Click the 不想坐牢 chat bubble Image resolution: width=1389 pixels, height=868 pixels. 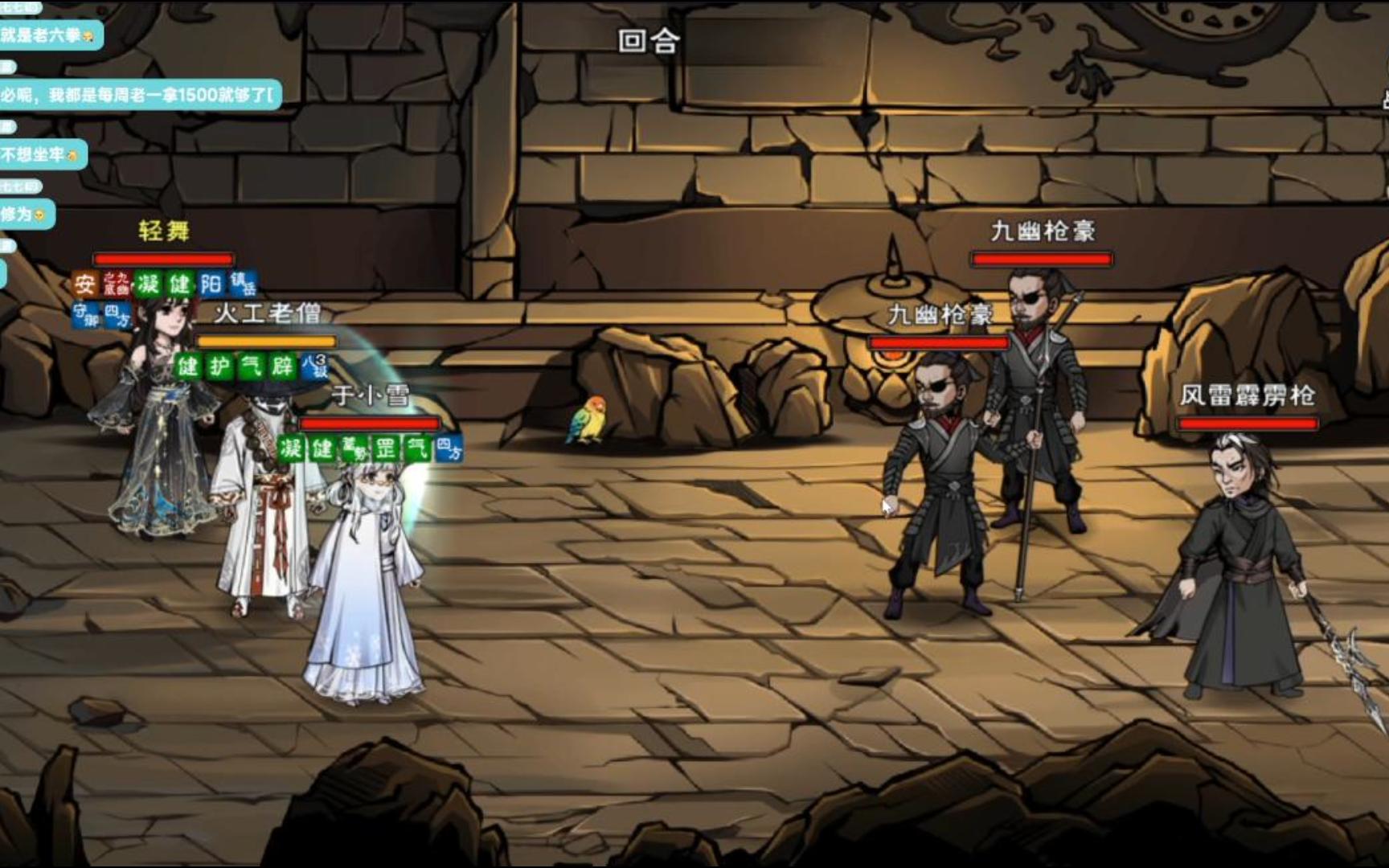(x=40, y=154)
